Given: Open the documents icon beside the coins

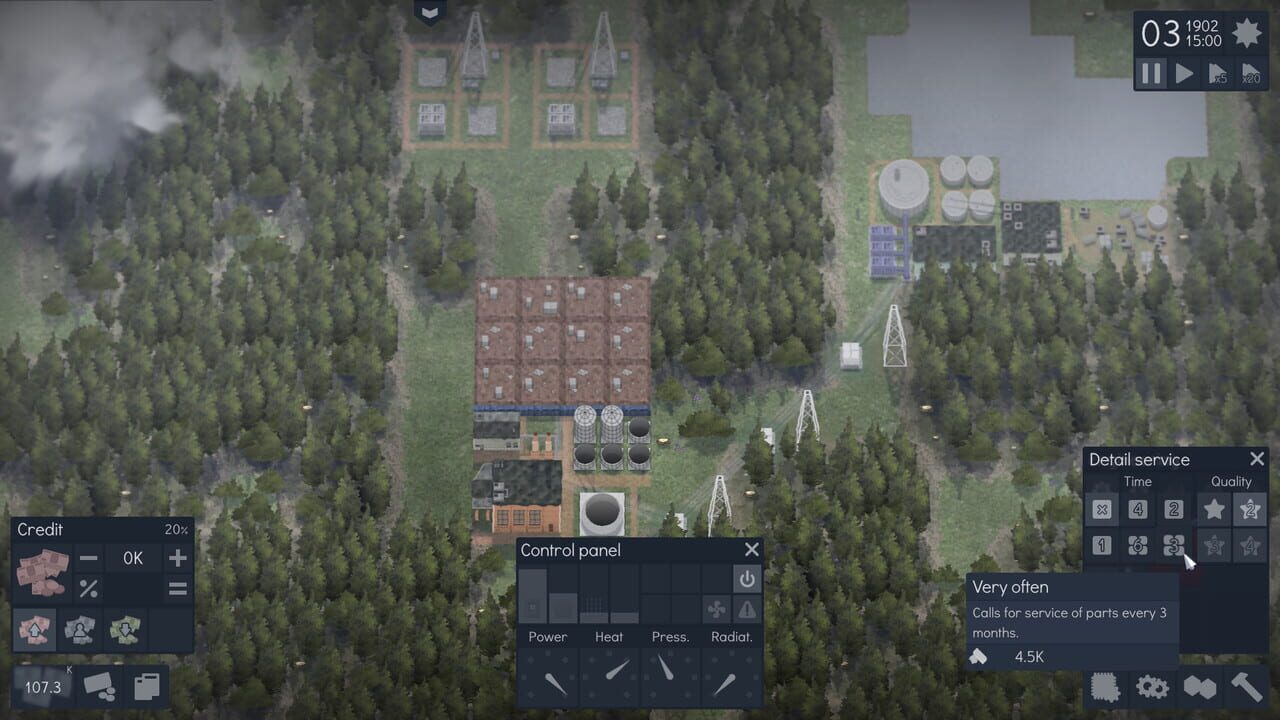Looking at the screenshot, I should pyautogui.click(x=146, y=686).
